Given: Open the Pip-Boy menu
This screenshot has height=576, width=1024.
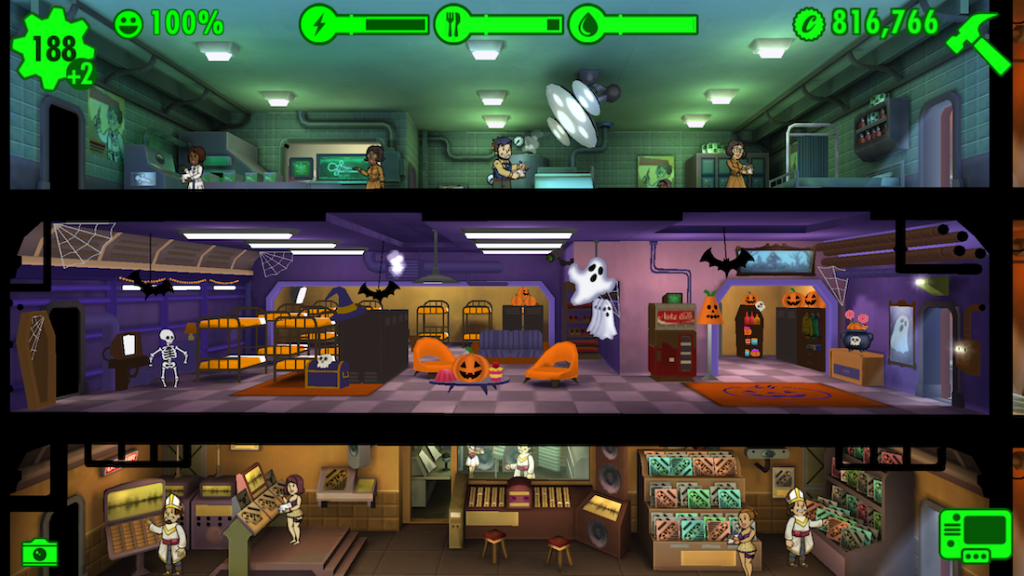Looking at the screenshot, I should (968, 538).
